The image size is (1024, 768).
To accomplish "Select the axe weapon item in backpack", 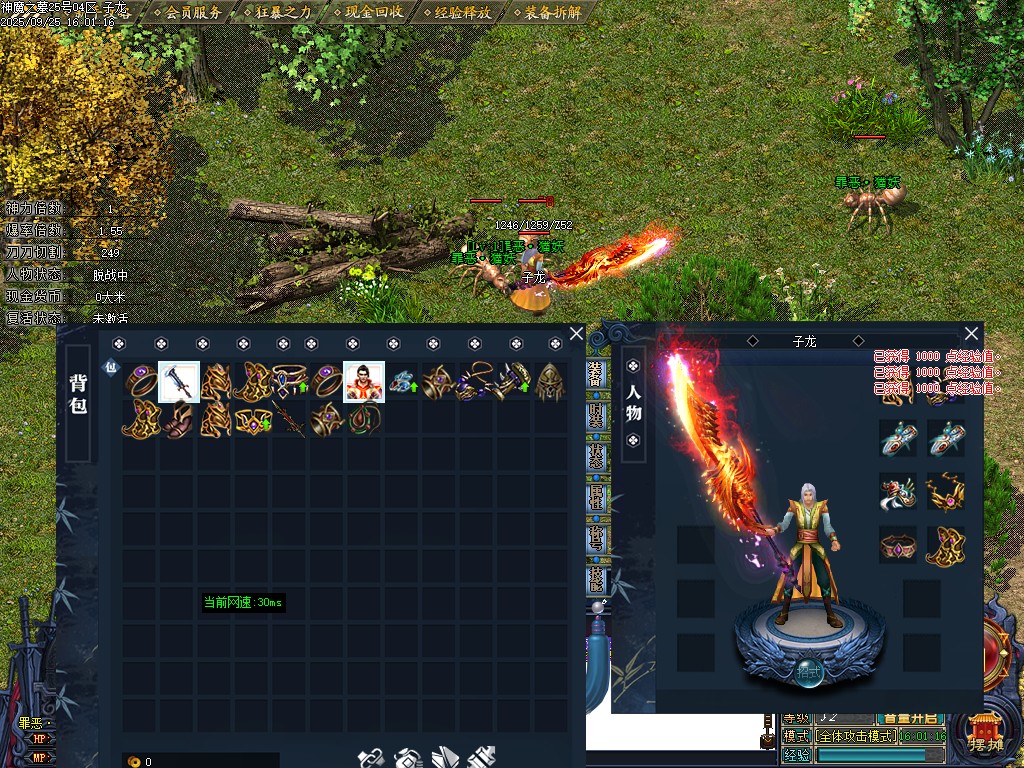I will point(178,381).
